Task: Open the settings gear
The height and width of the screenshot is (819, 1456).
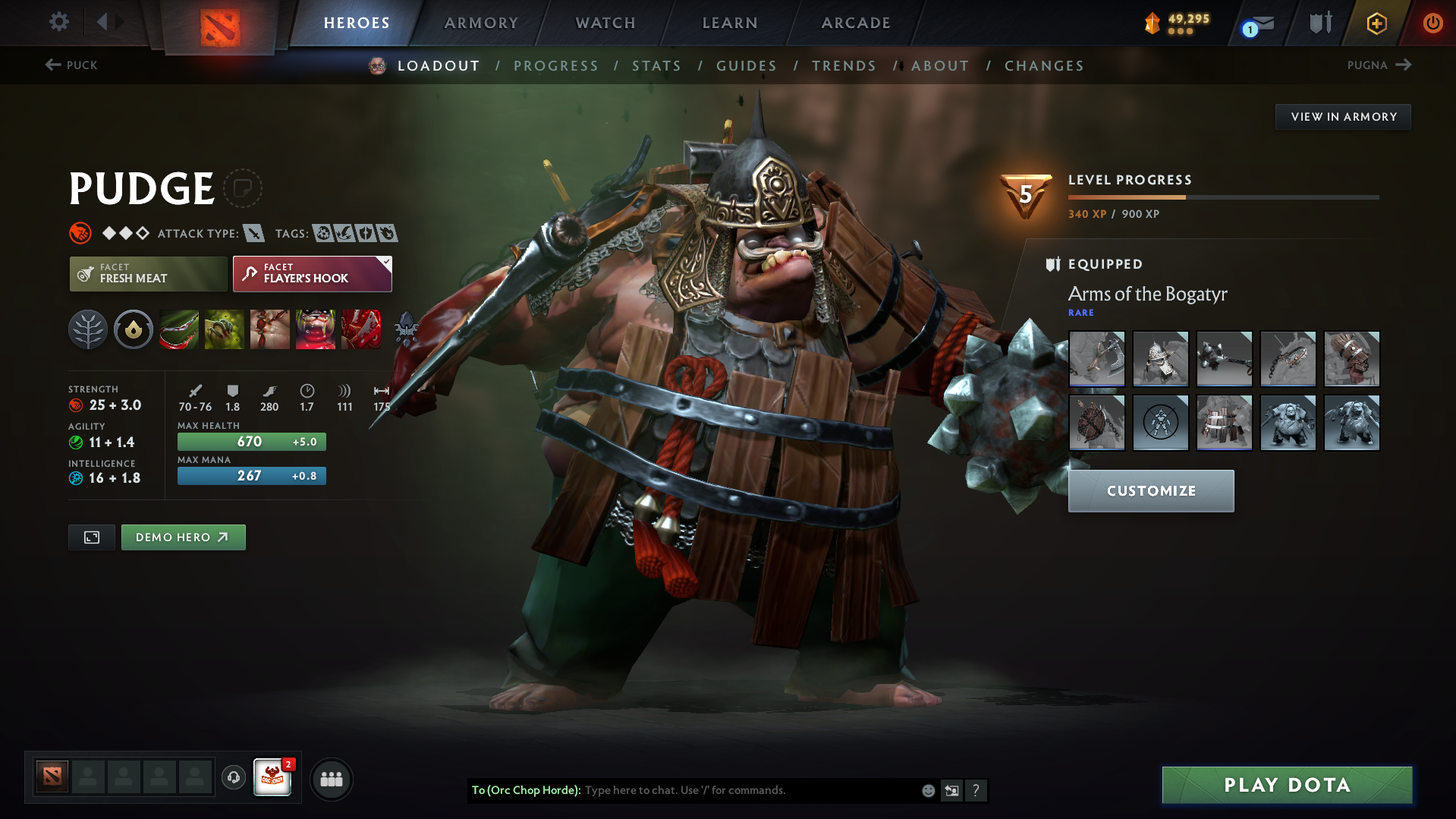Action: coord(58,22)
